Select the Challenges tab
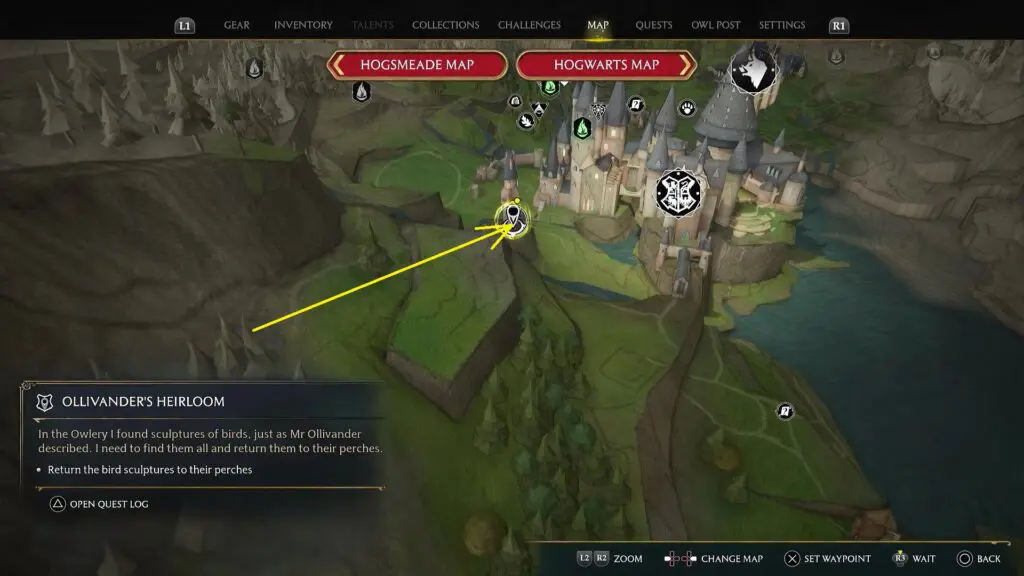 [x=530, y=25]
